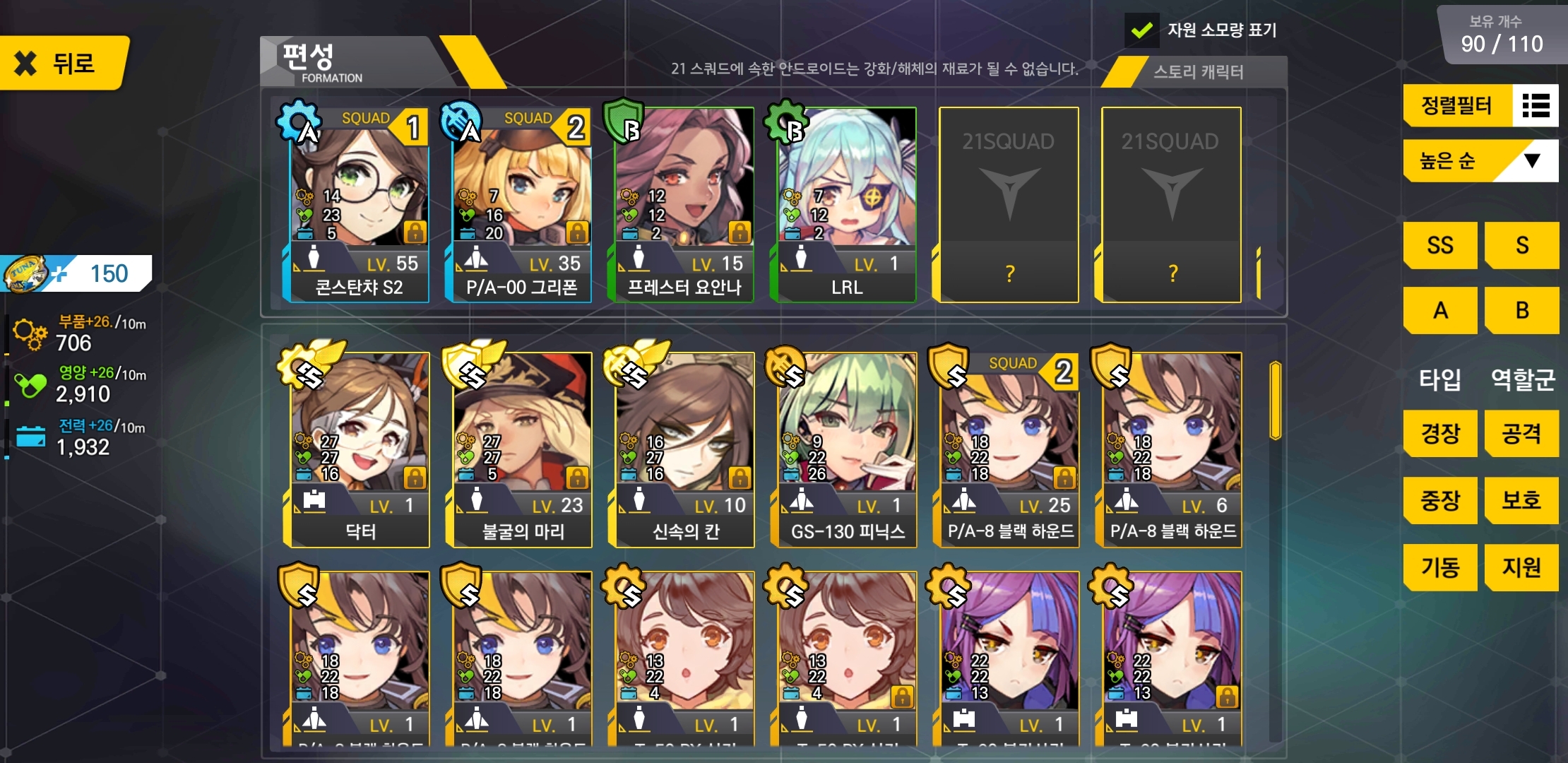The width and height of the screenshot is (1568, 763).
Task: Filter by SS rank
Action: [1439, 245]
